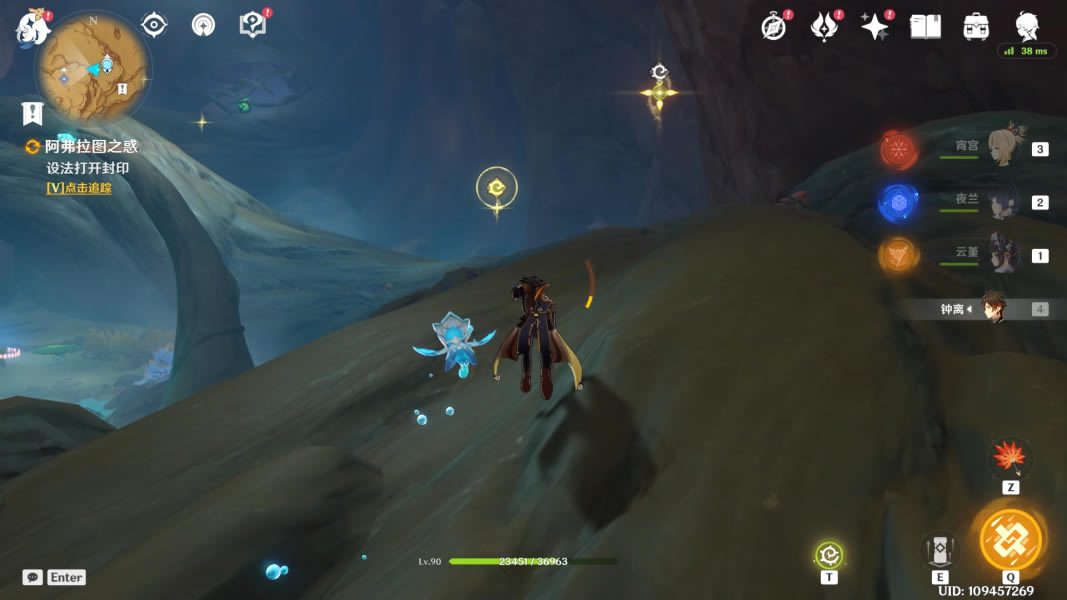Track the 阿弗拉图之惑 quest objective

point(79,187)
